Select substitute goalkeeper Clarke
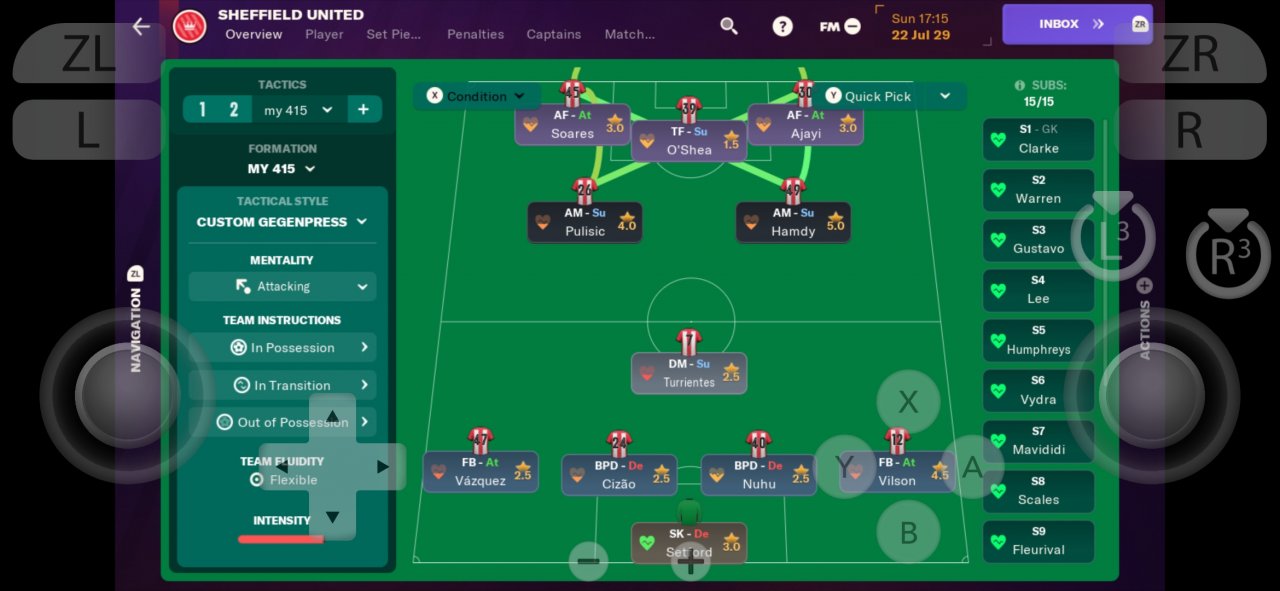 (1038, 139)
